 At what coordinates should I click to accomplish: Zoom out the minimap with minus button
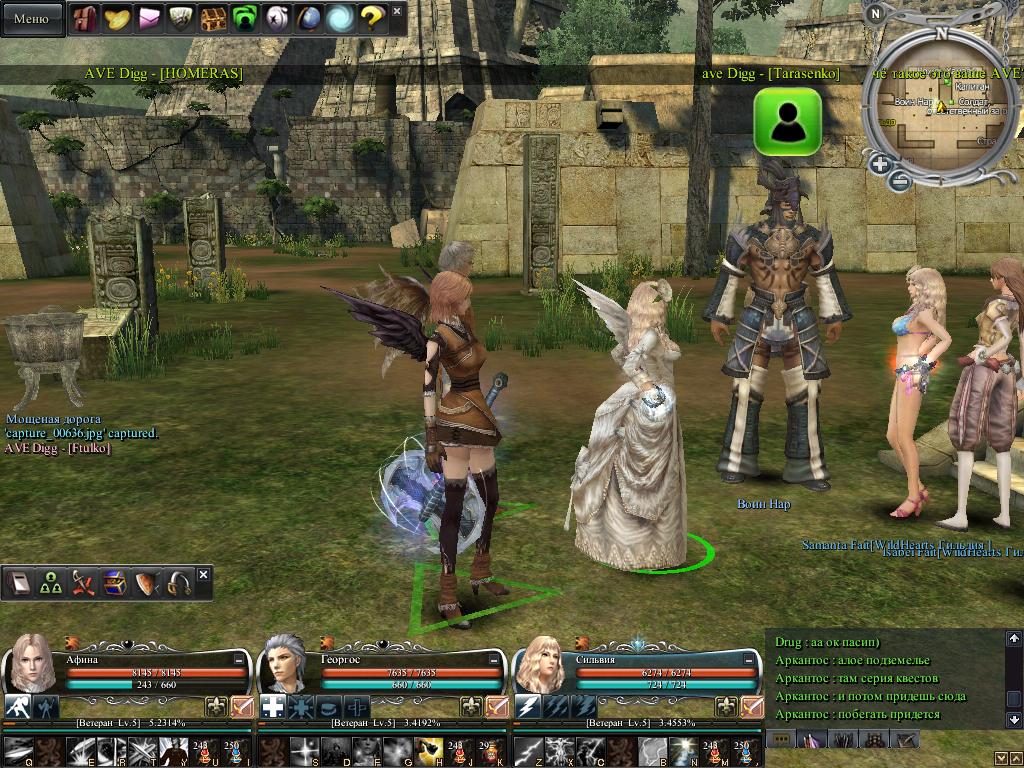click(x=899, y=182)
